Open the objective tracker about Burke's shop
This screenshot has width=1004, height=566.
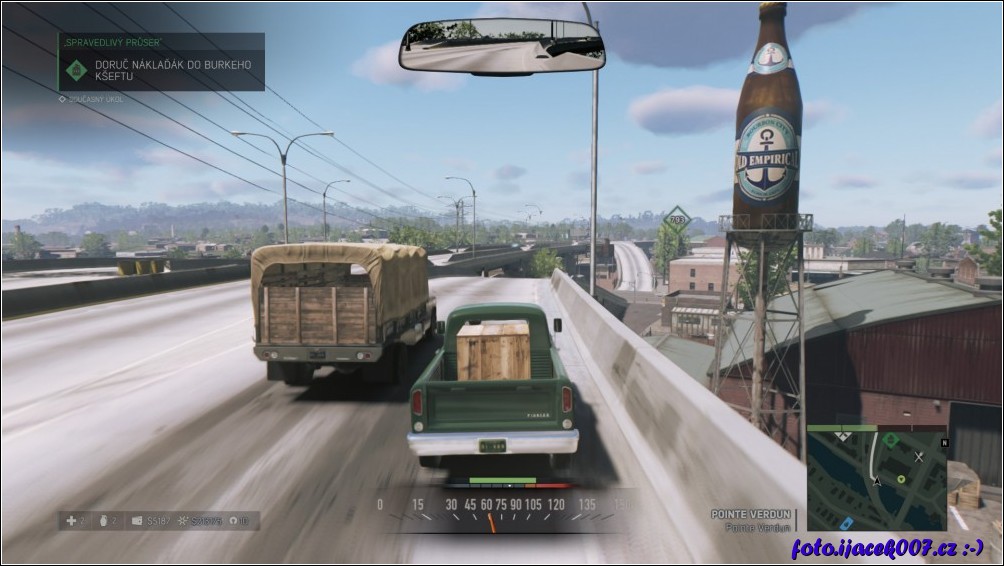pyautogui.click(x=170, y=71)
